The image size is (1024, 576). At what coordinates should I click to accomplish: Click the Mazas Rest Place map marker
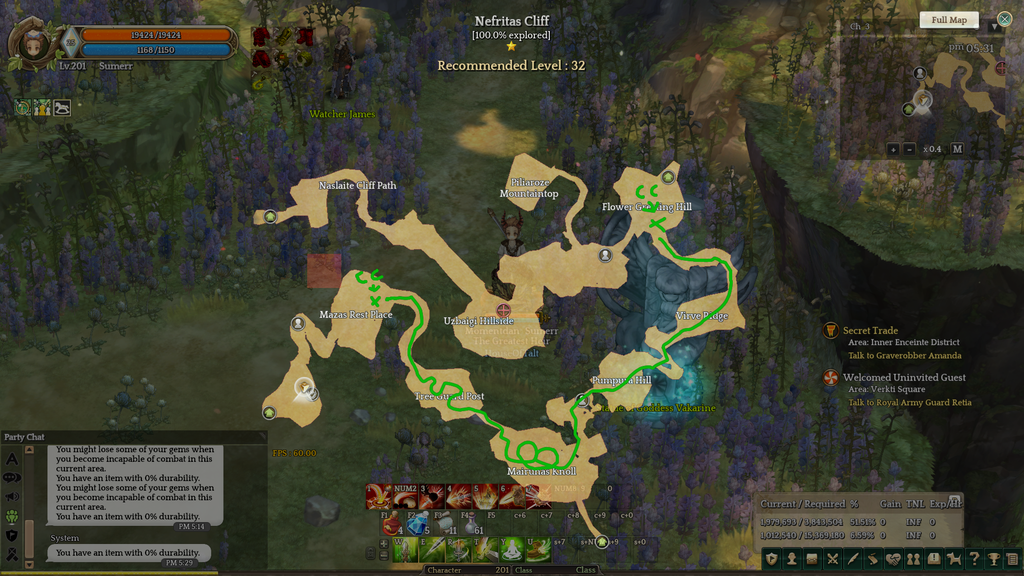point(298,323)
